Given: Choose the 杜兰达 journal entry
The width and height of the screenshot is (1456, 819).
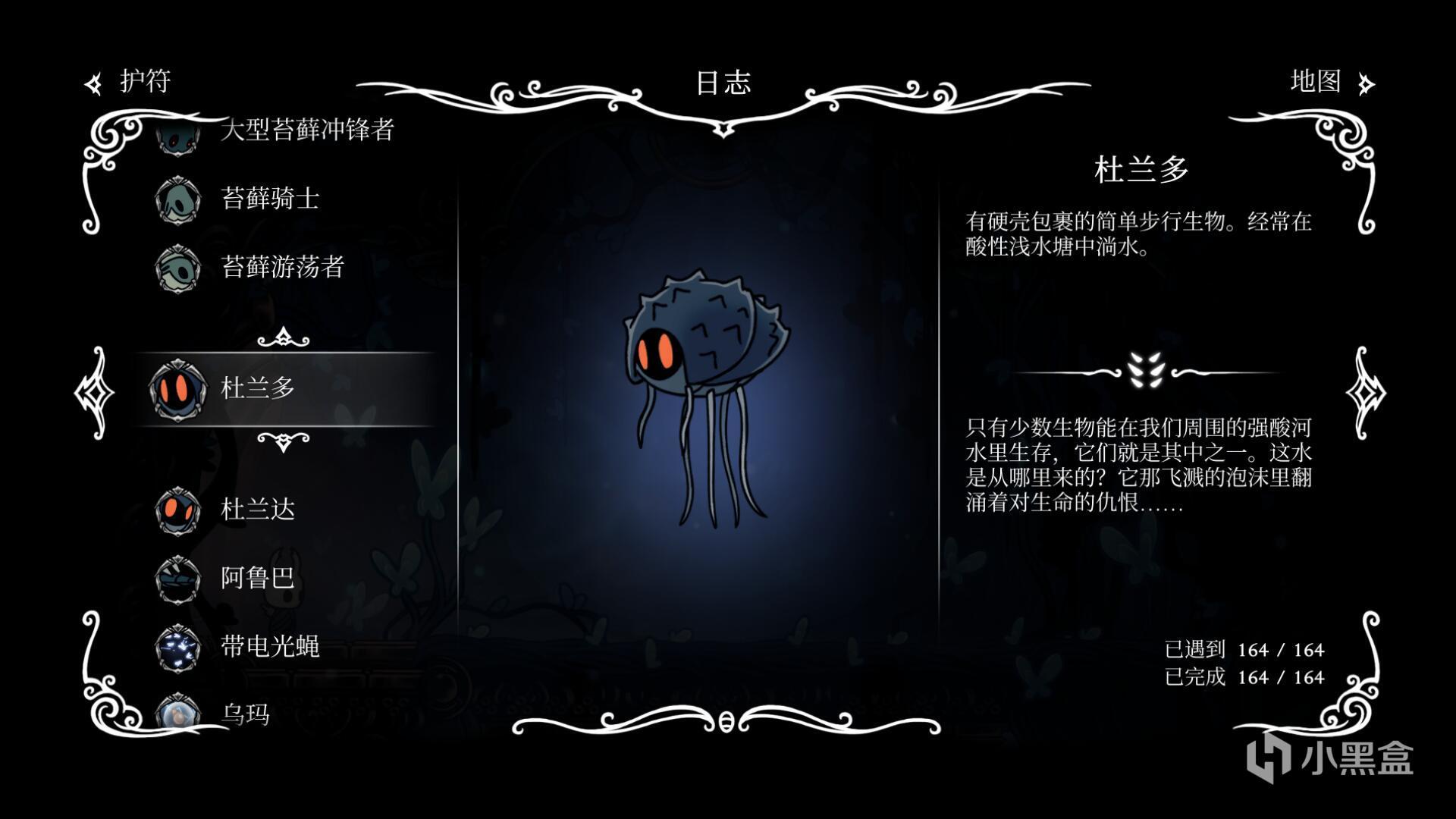Looking at the screenshot, I should (258, 510).
